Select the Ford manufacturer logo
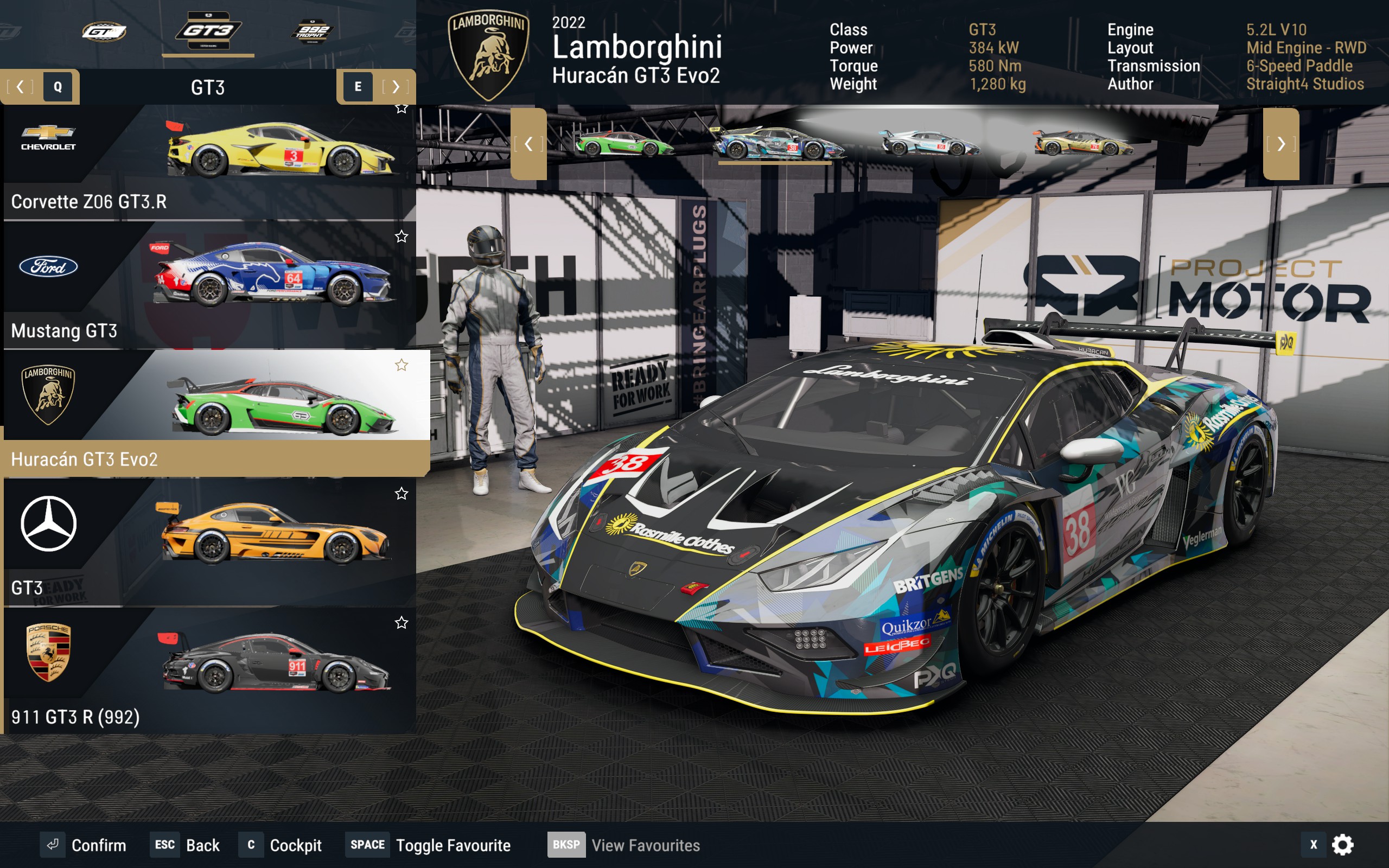This screenshot has height=868, width=1389. point(48,266)
